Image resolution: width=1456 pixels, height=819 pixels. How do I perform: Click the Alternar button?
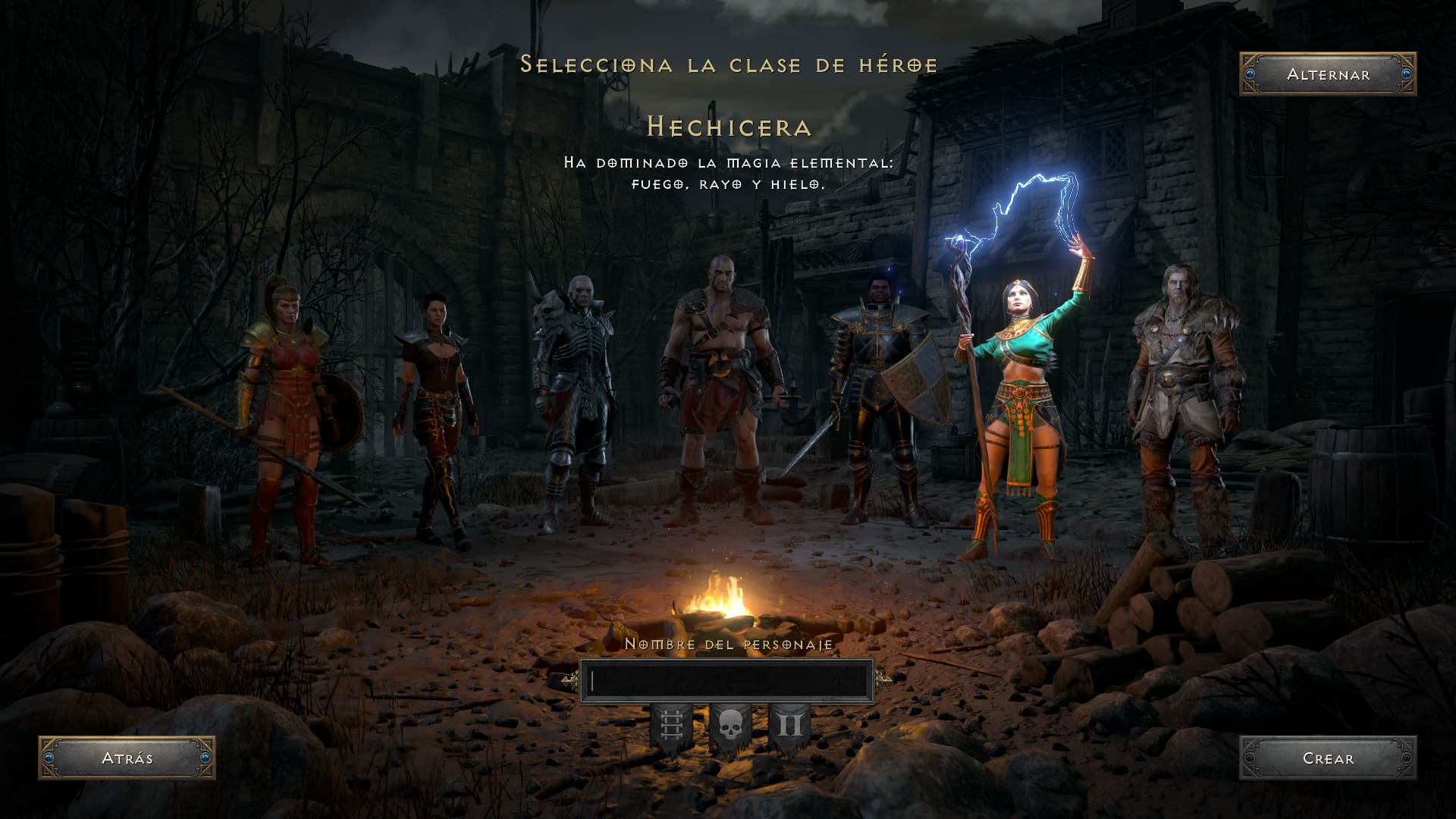pos(1328,74)
